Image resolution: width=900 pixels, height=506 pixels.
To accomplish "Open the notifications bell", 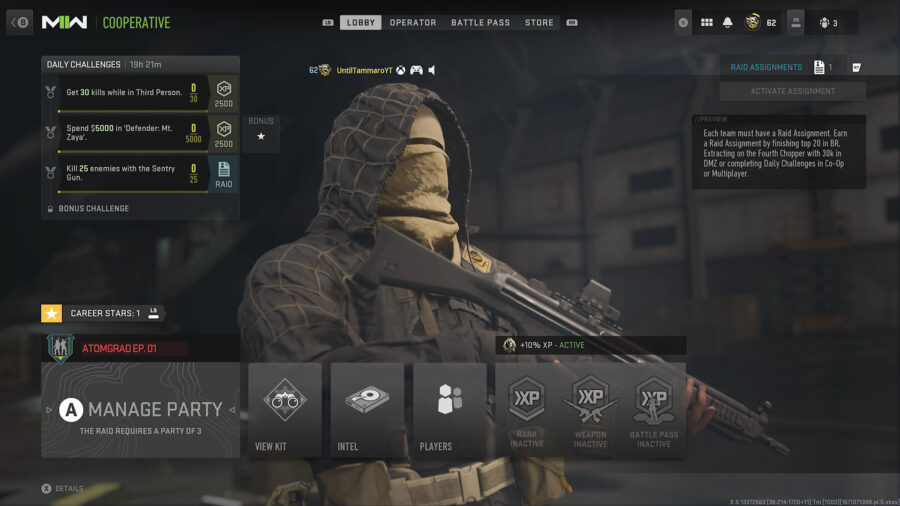I will 728,22.
